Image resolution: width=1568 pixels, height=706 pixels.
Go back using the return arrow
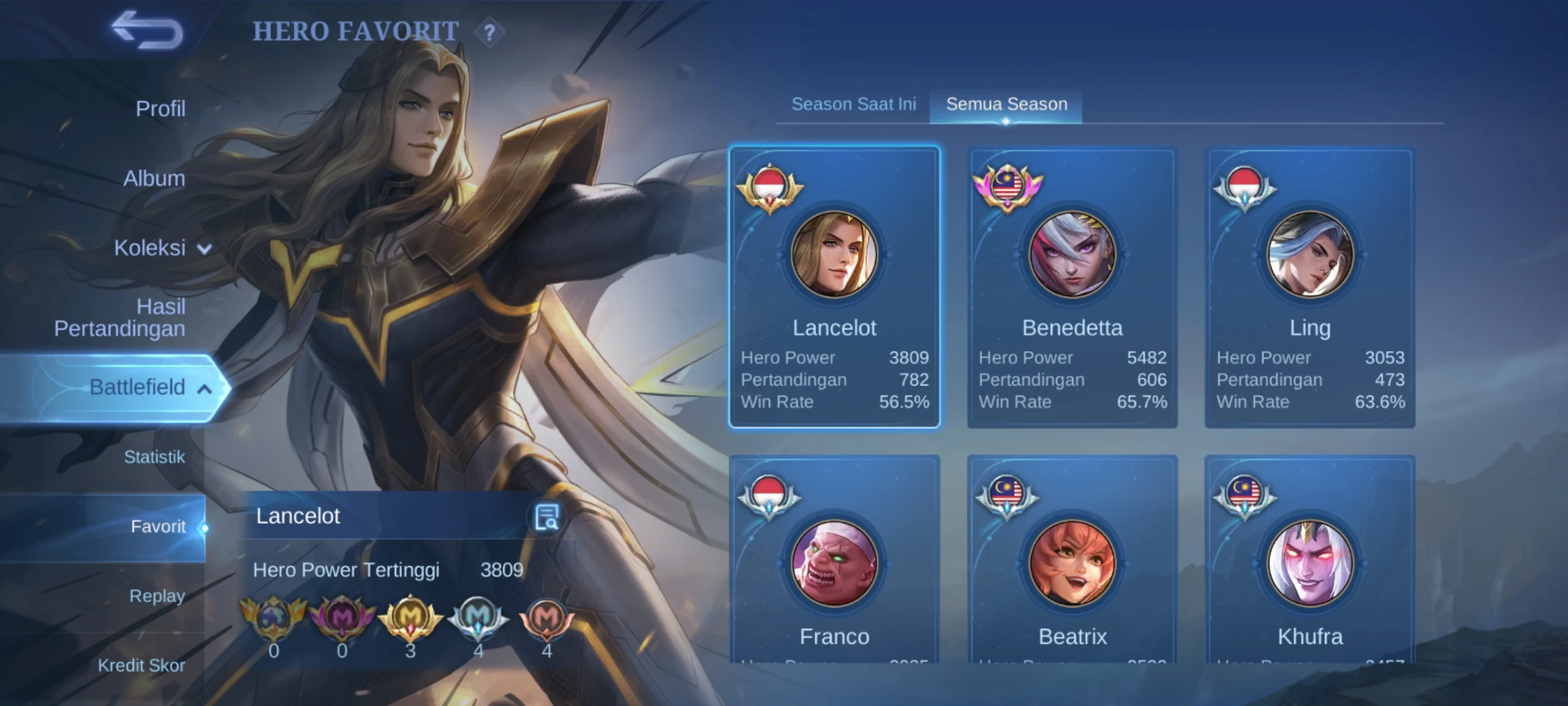click(x=147, y=30)
